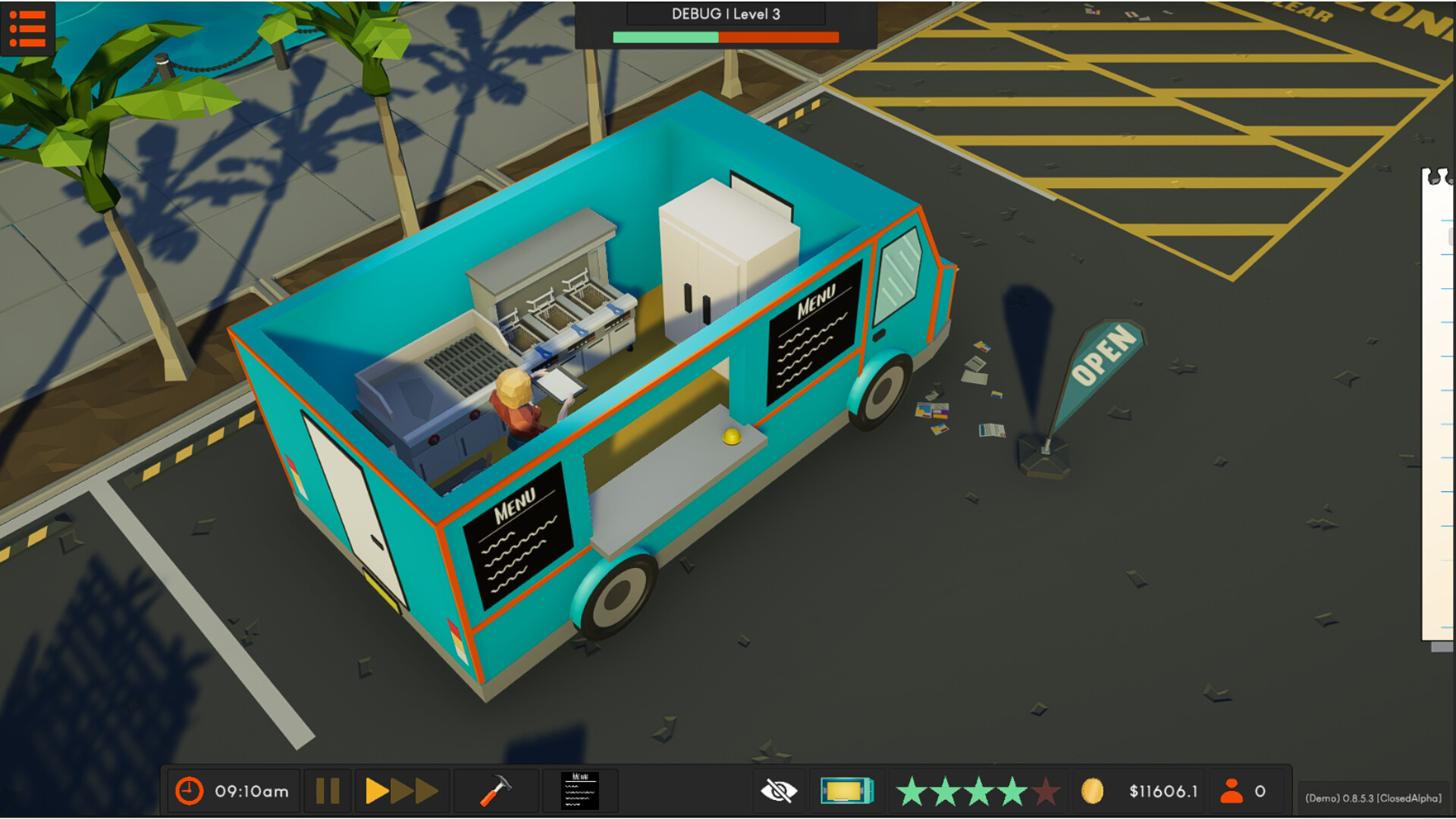
Task: Open the menu board editor icon
Action: point(580,791)
